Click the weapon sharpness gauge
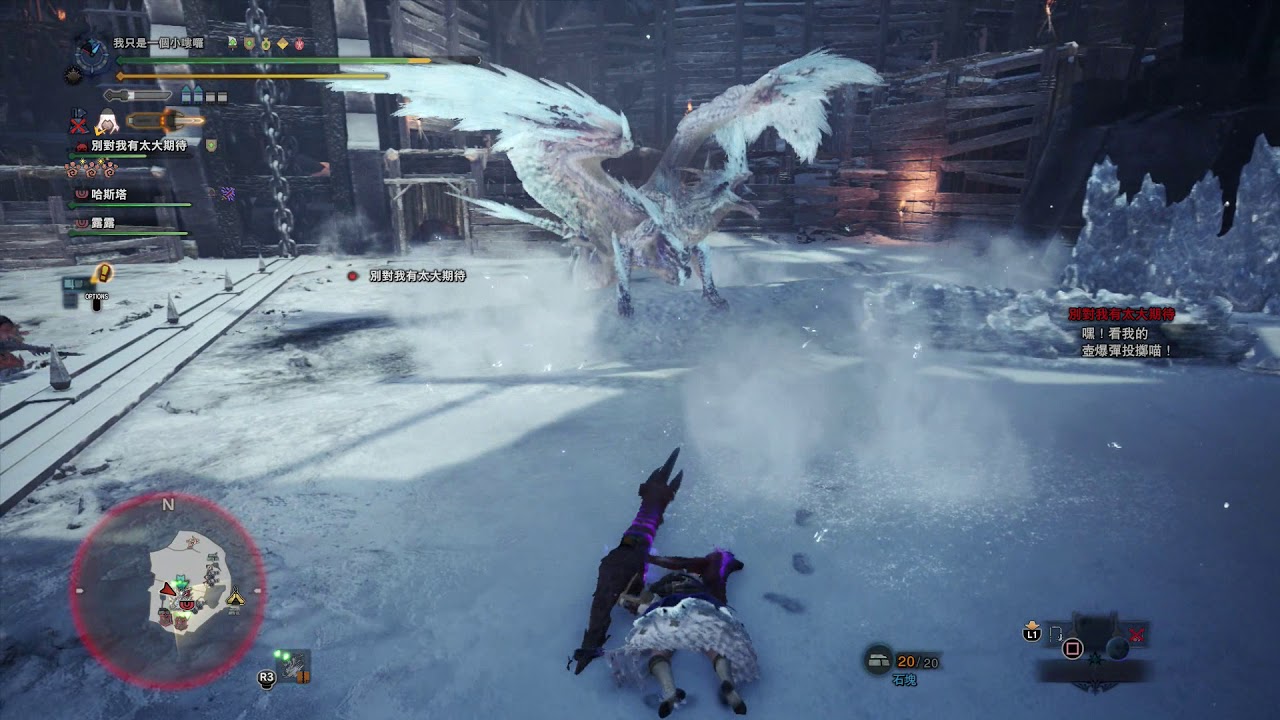This screenshot has width=1280, height=720. pos(138,95)
